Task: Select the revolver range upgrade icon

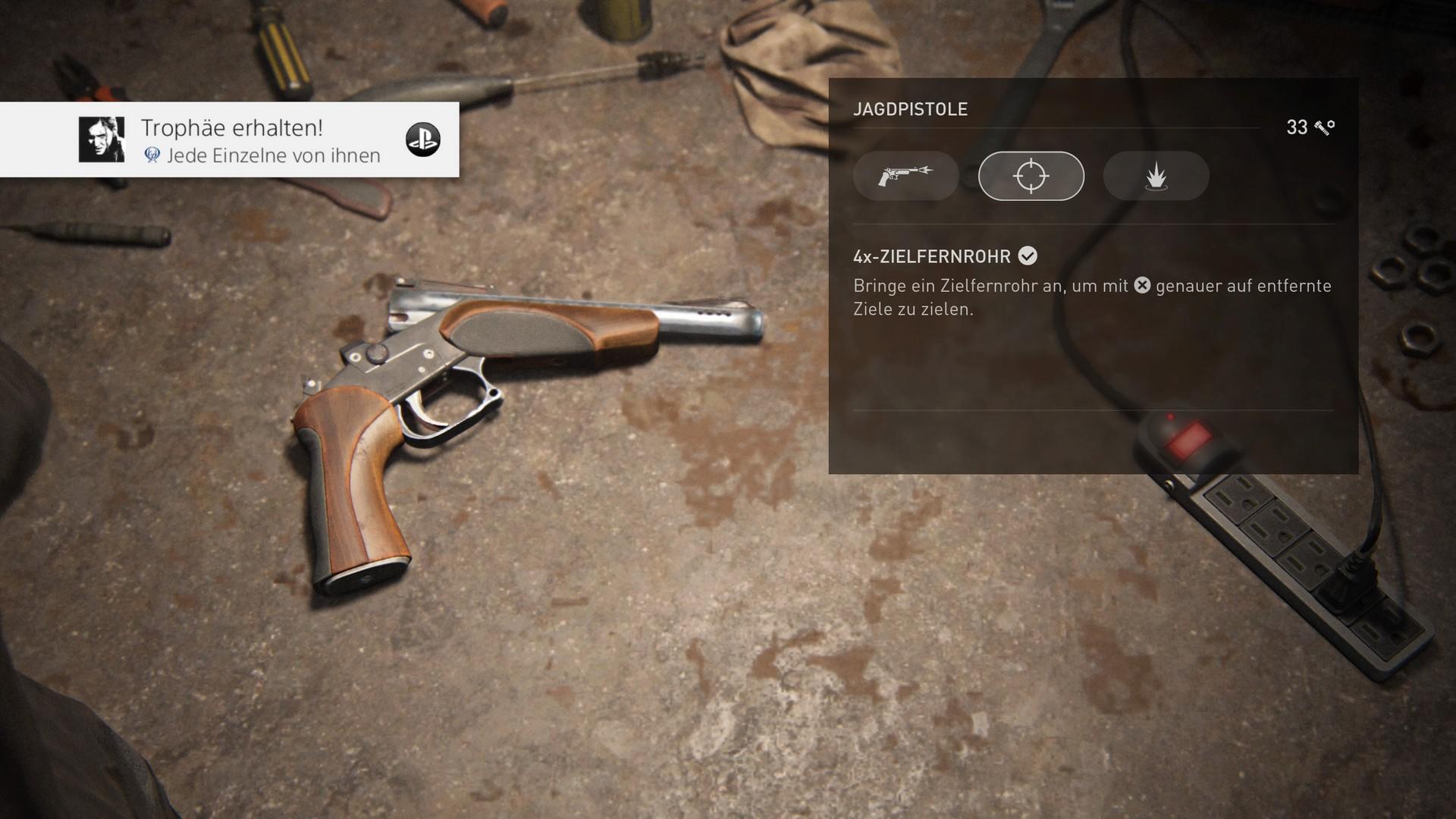Action: click(905, 176)
